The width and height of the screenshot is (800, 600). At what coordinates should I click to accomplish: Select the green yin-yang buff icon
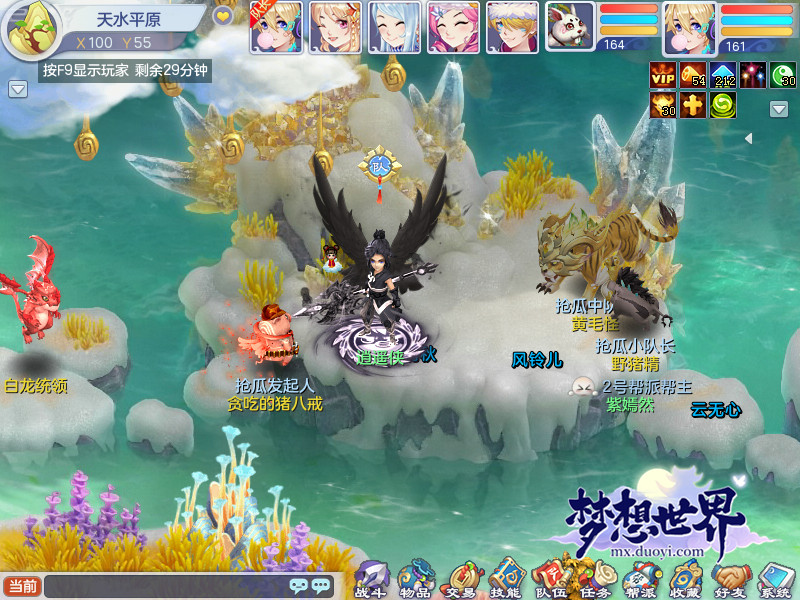(723, 105)
